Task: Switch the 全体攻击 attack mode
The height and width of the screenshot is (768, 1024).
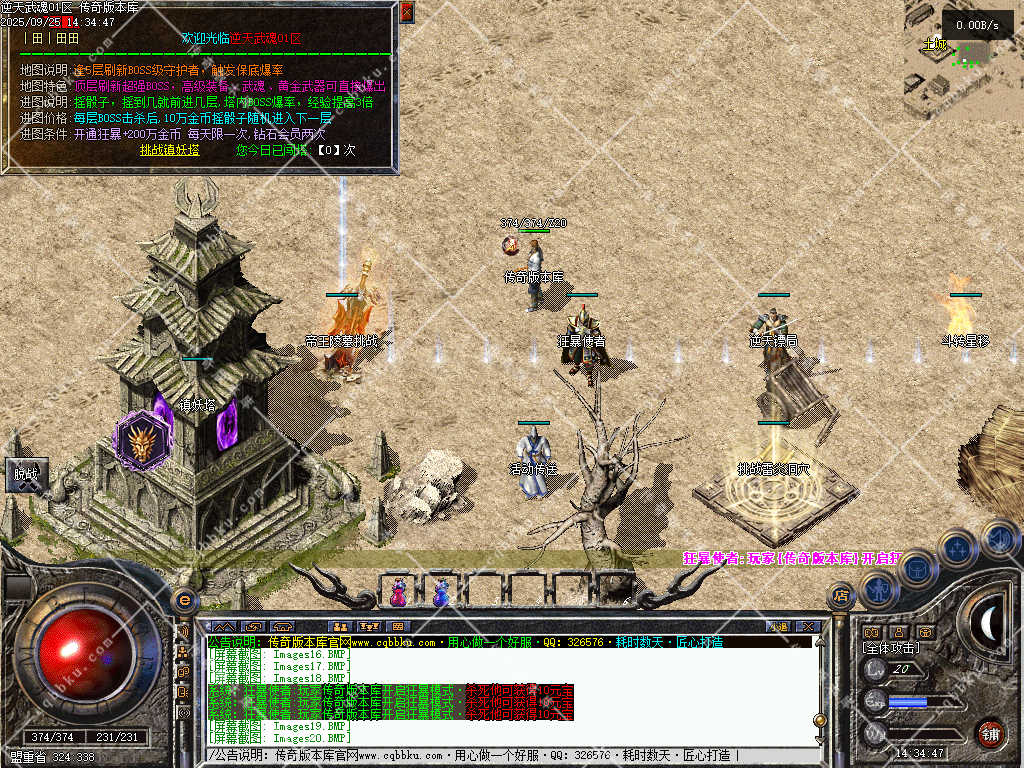Action: tap(892, 648)
